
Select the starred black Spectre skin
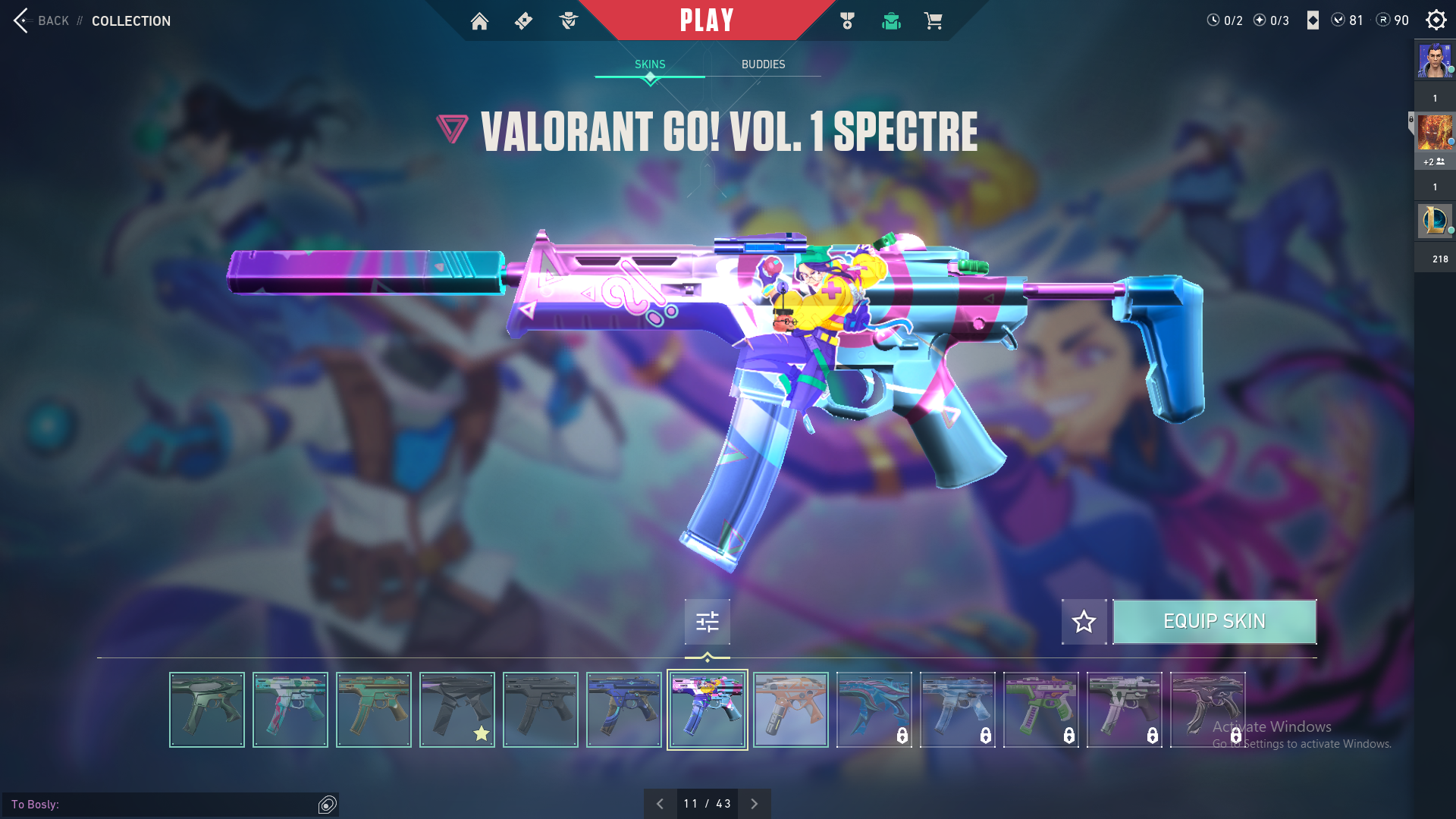tap(457, 710)
